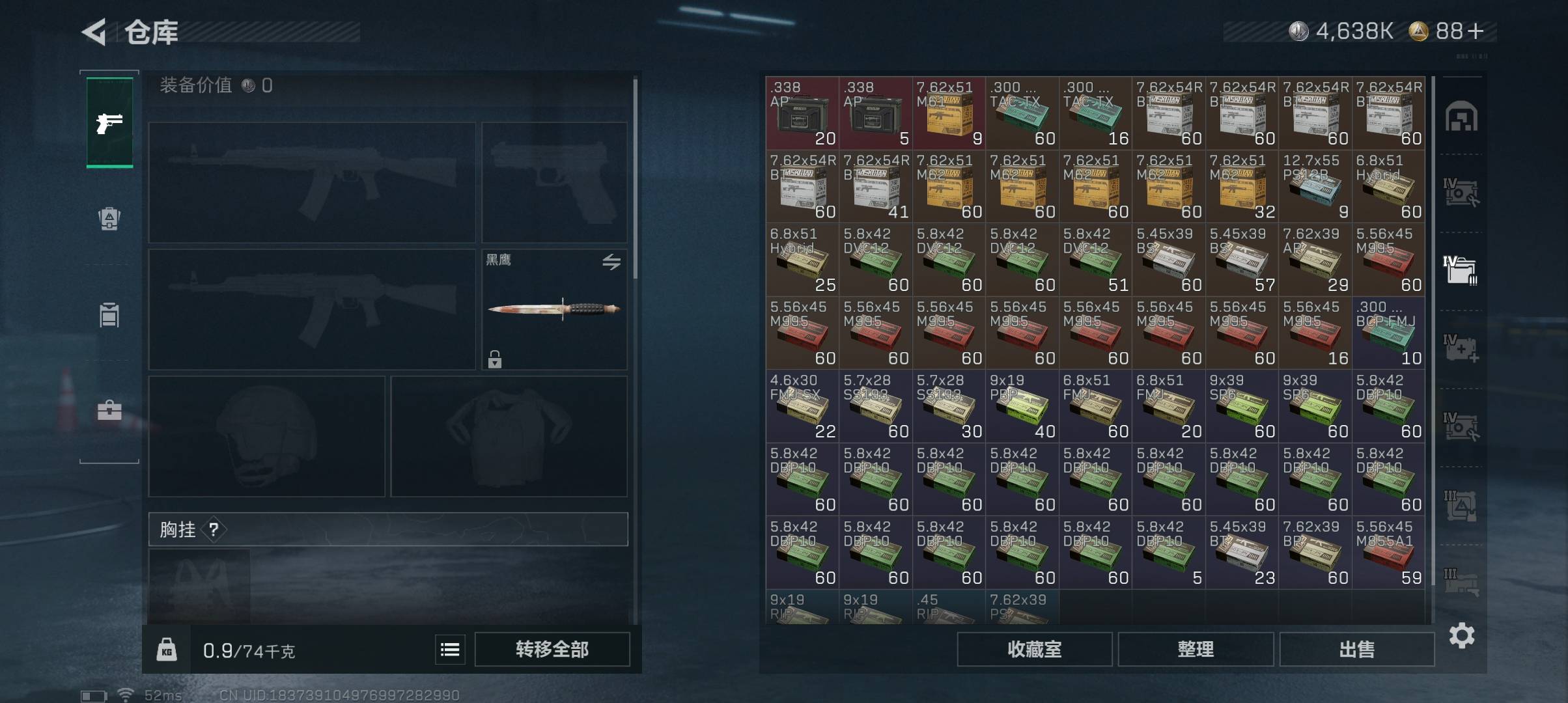Click the 出售 sell button
Viewport: 1568px width, 703px height.
1356,649
